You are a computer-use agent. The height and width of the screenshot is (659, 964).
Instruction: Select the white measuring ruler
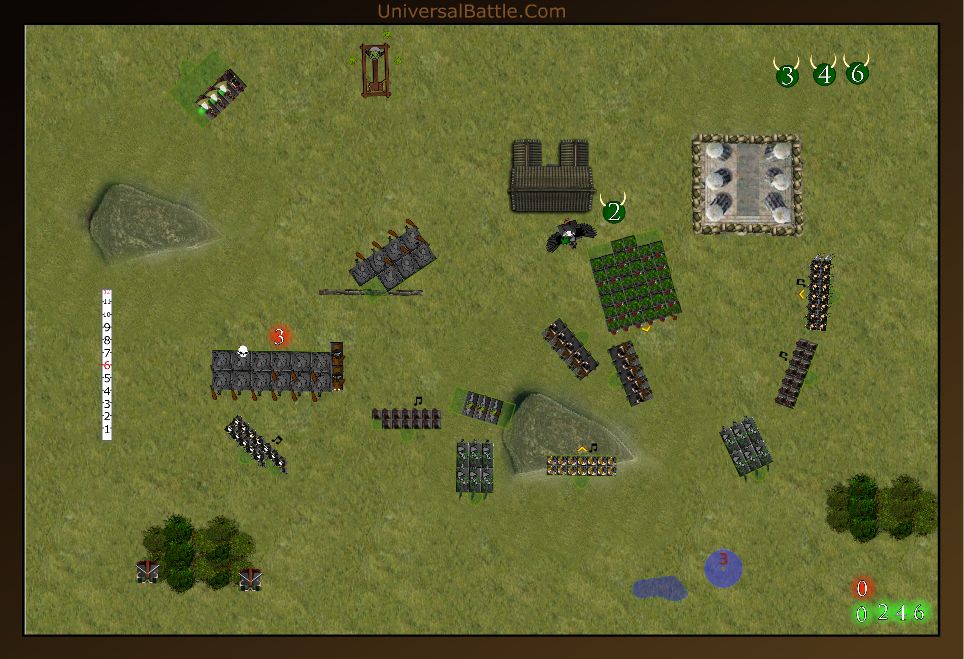[x=107, y=365]
